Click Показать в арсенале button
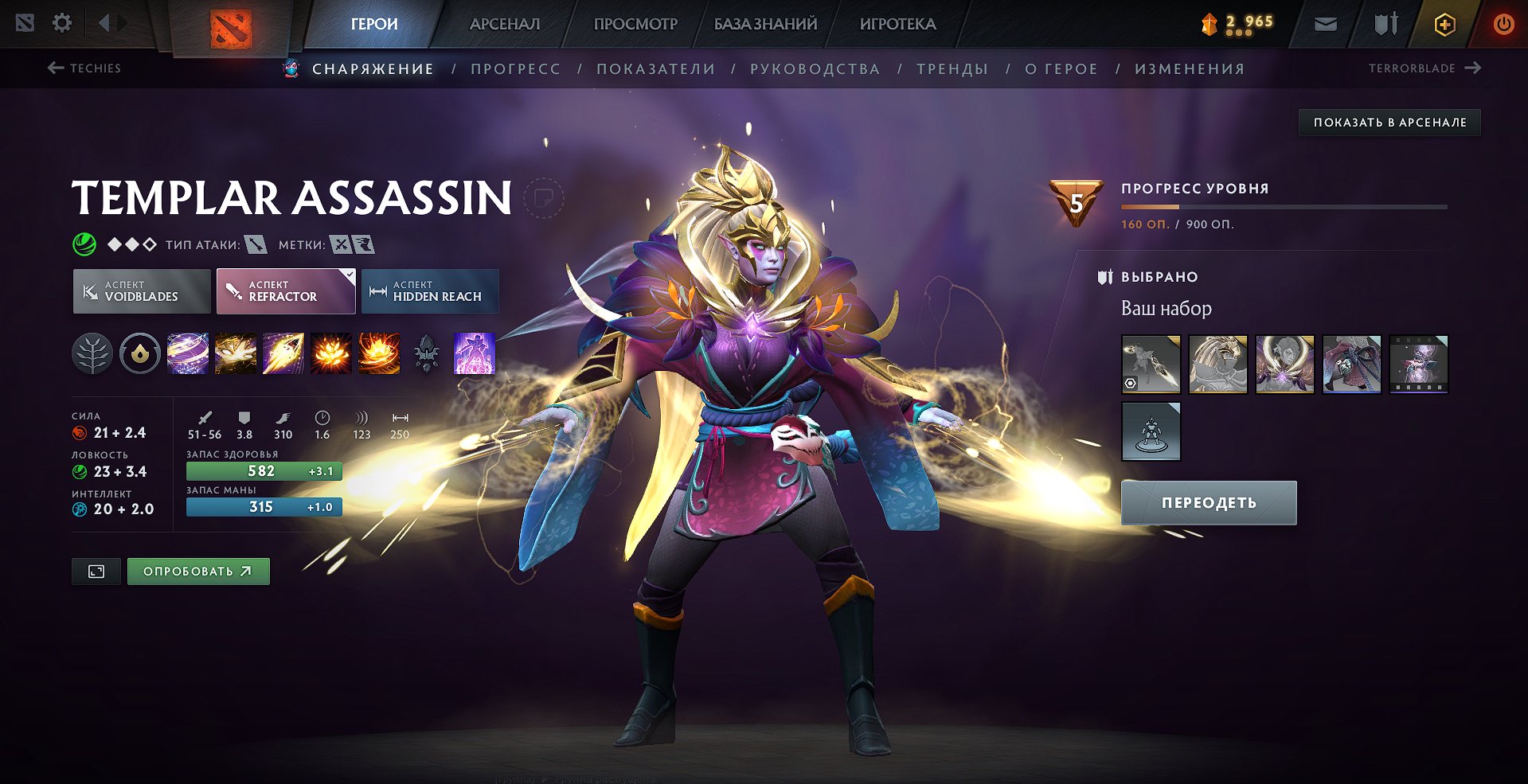 point(1389,123)
